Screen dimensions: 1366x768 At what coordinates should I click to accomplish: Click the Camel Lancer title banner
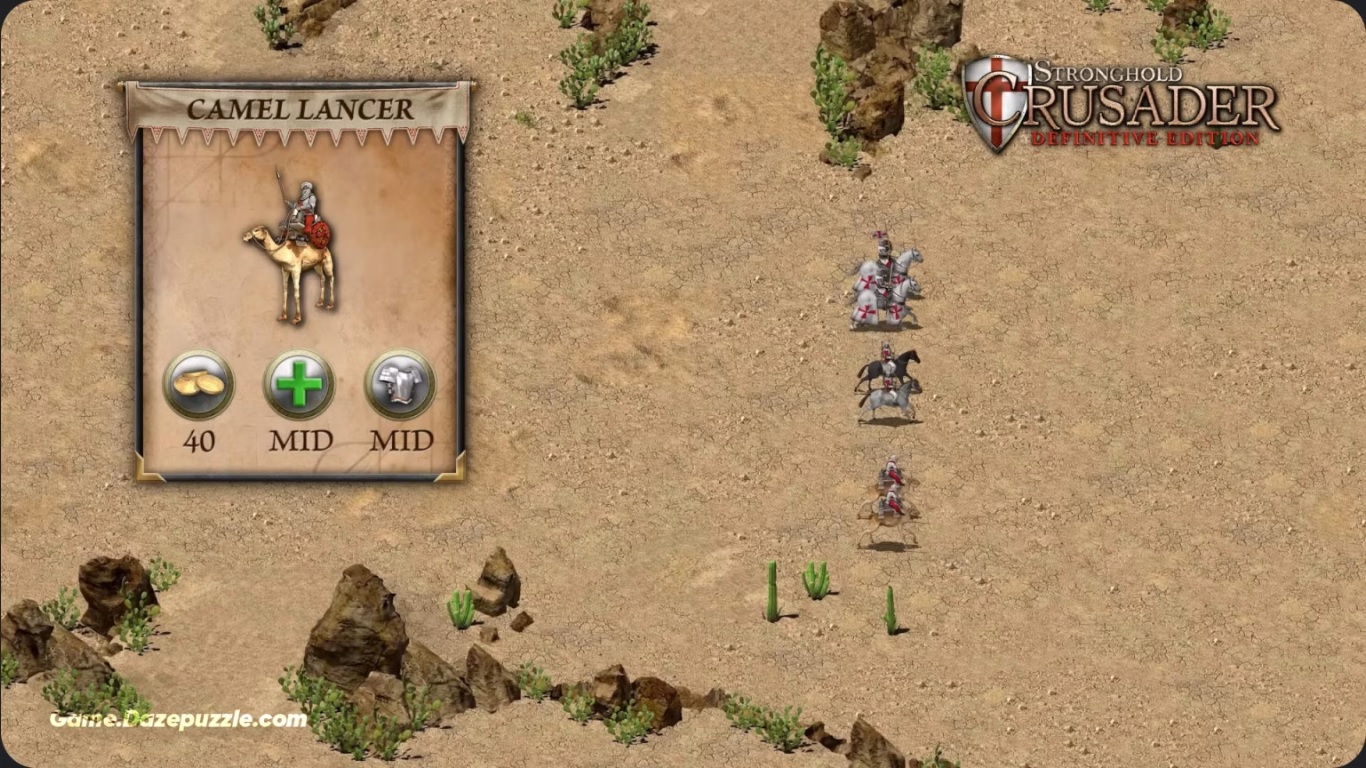pyautogui.click(x=299, y=109)
